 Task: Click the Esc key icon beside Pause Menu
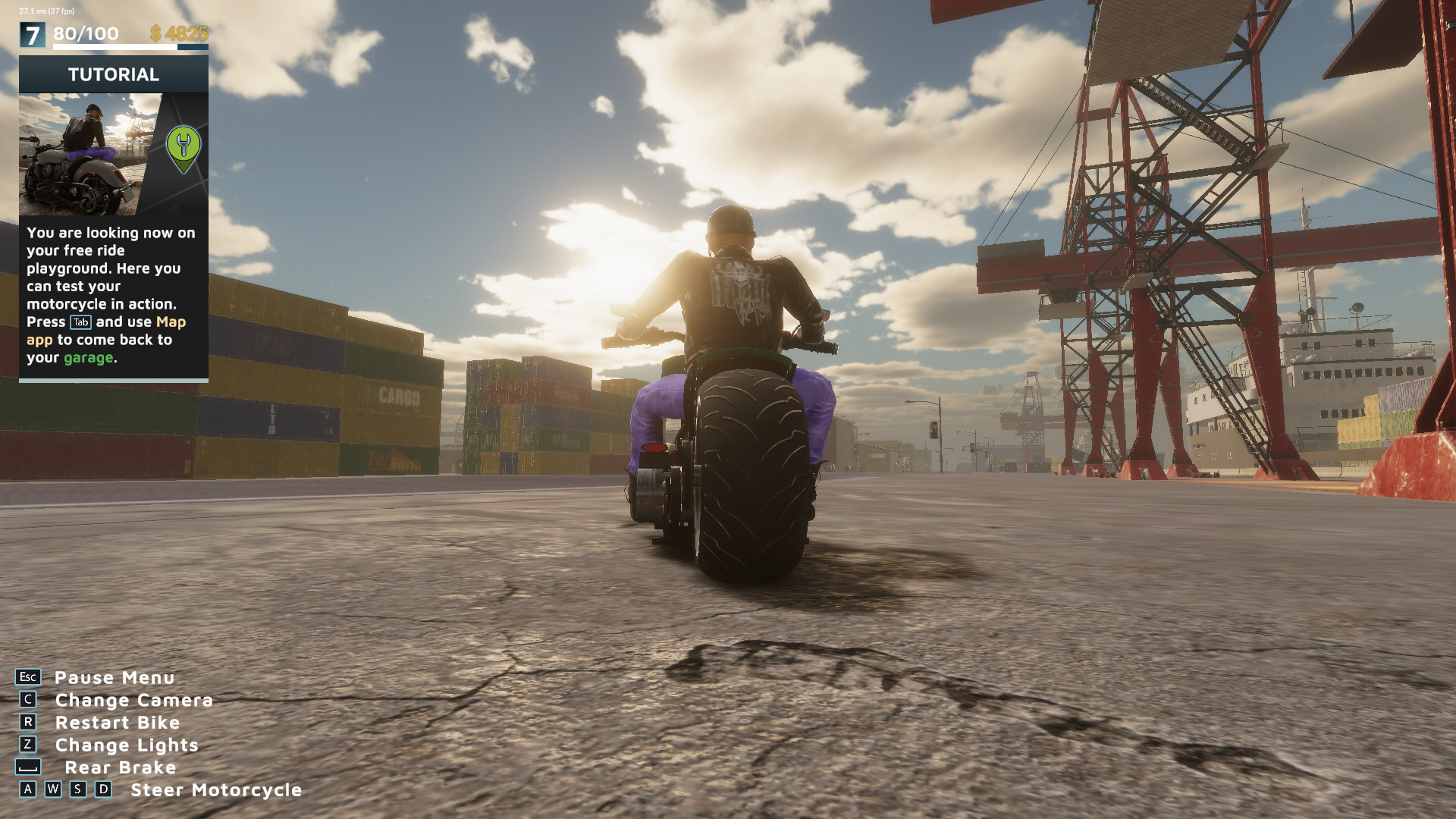tap(27, 677)
